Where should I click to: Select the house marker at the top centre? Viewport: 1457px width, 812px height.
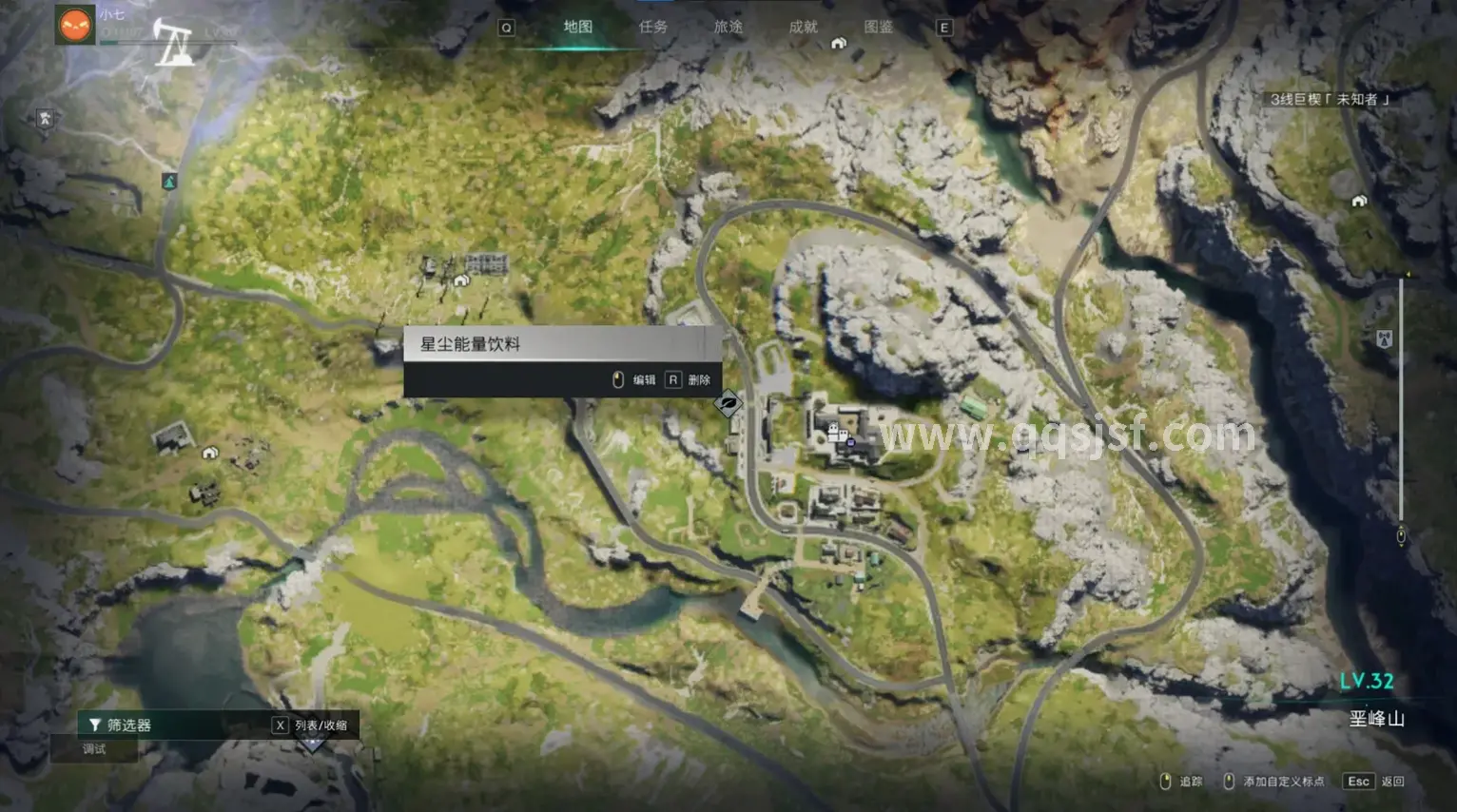pyautogui.click(x=839, y=43)
